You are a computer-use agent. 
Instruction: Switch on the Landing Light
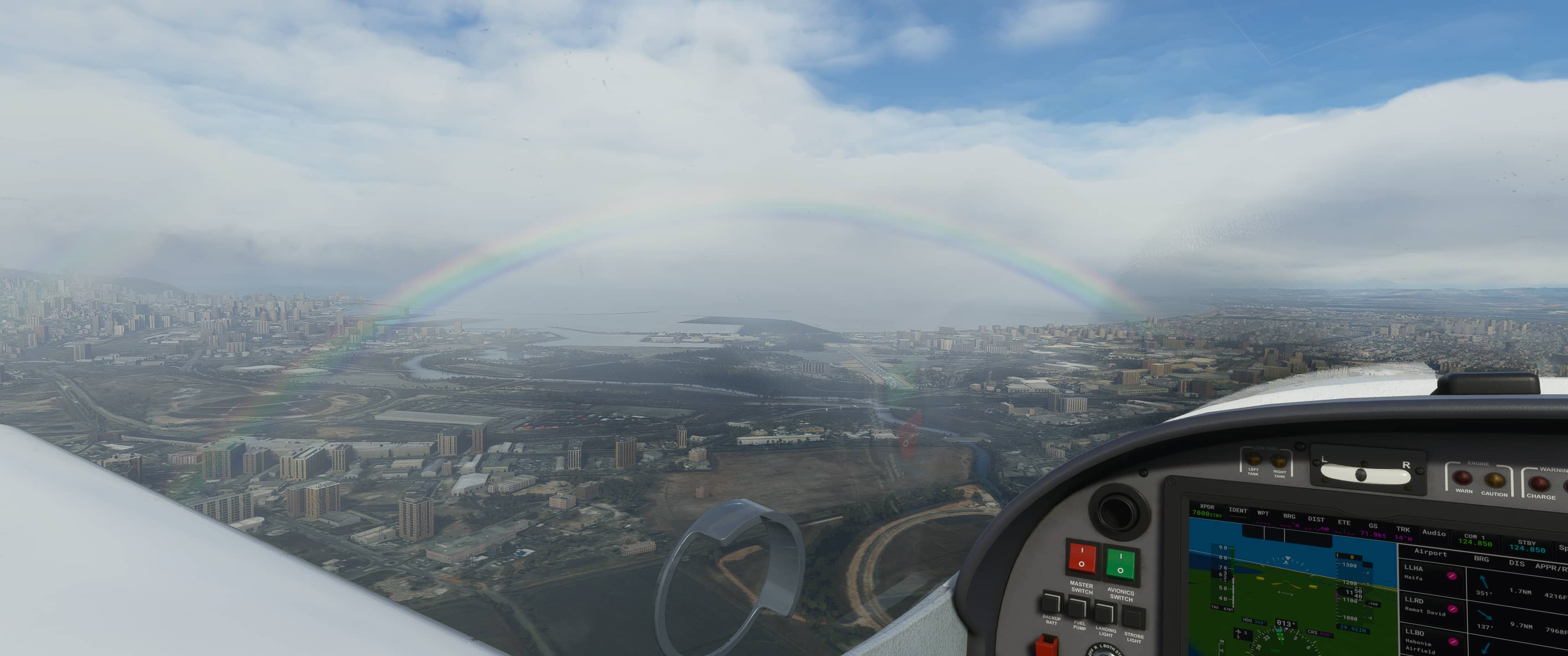[1105, 612]
